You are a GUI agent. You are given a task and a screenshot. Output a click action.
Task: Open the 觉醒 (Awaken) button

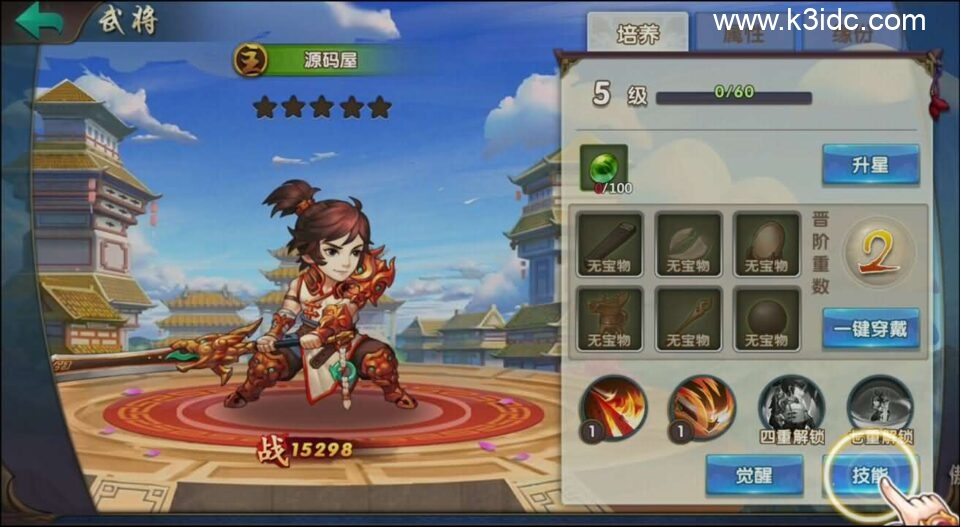[x=754, y=474]
